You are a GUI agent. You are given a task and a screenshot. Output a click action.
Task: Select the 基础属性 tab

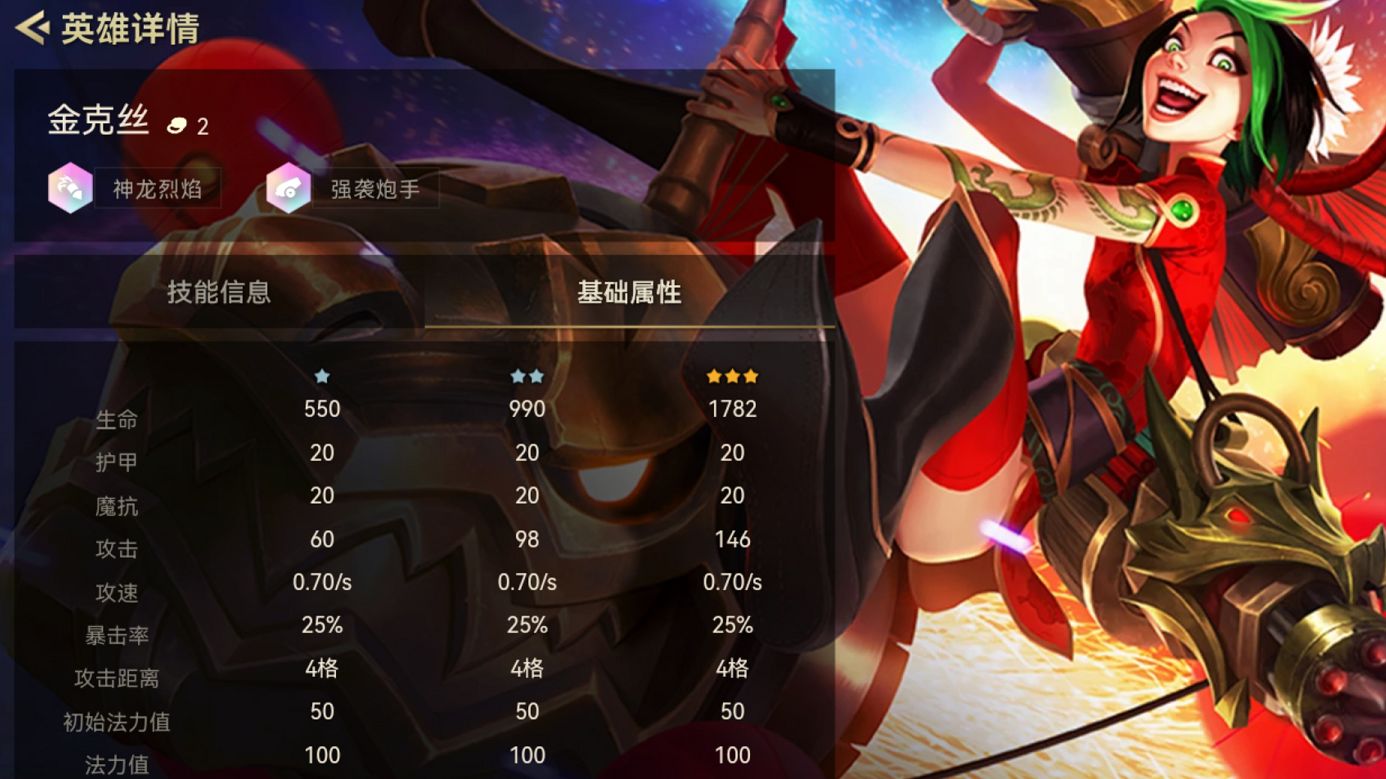tap(629, 292)
